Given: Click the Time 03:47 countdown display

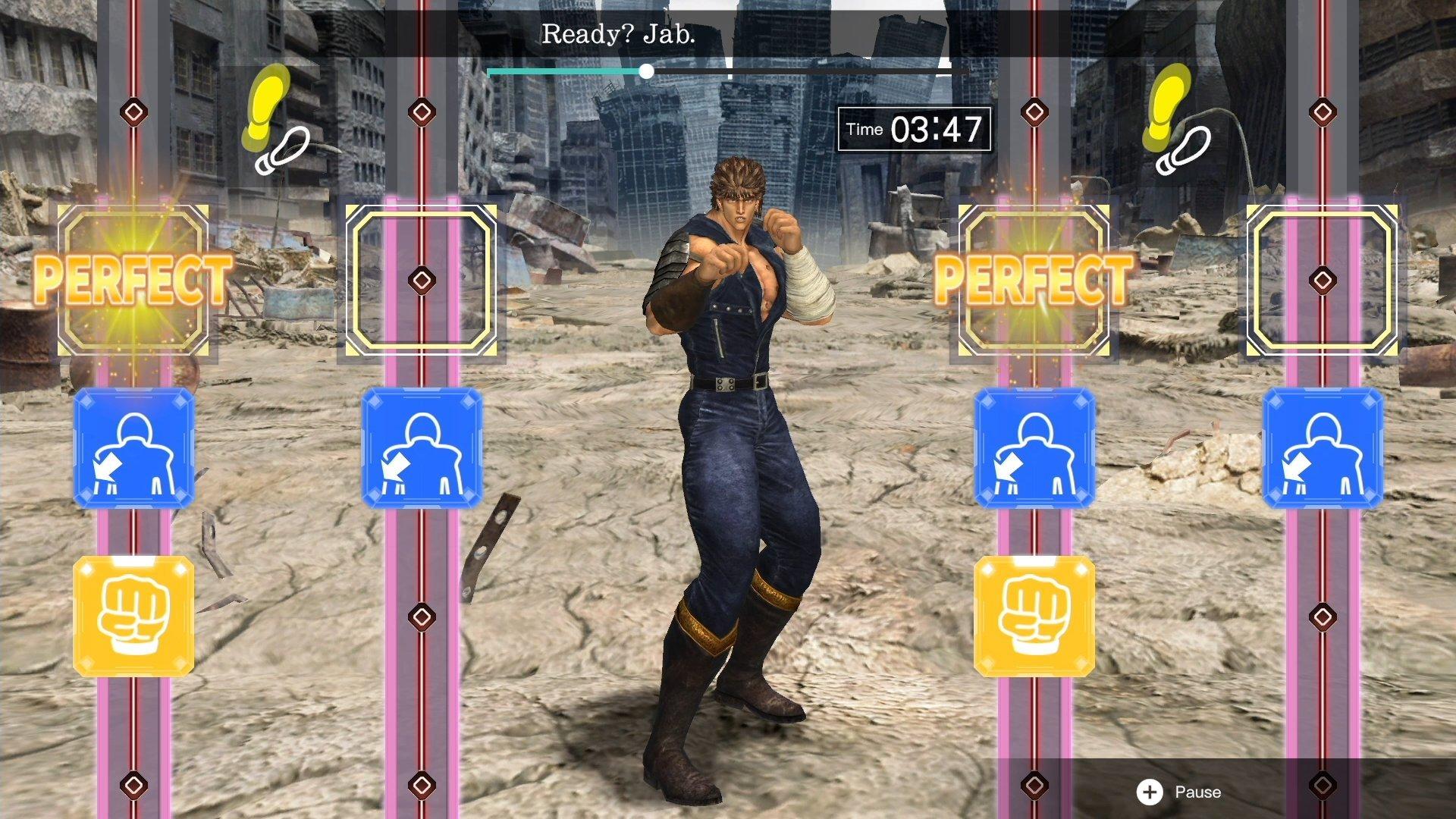Looking at the screenshot, I should [x=914, y=129].
